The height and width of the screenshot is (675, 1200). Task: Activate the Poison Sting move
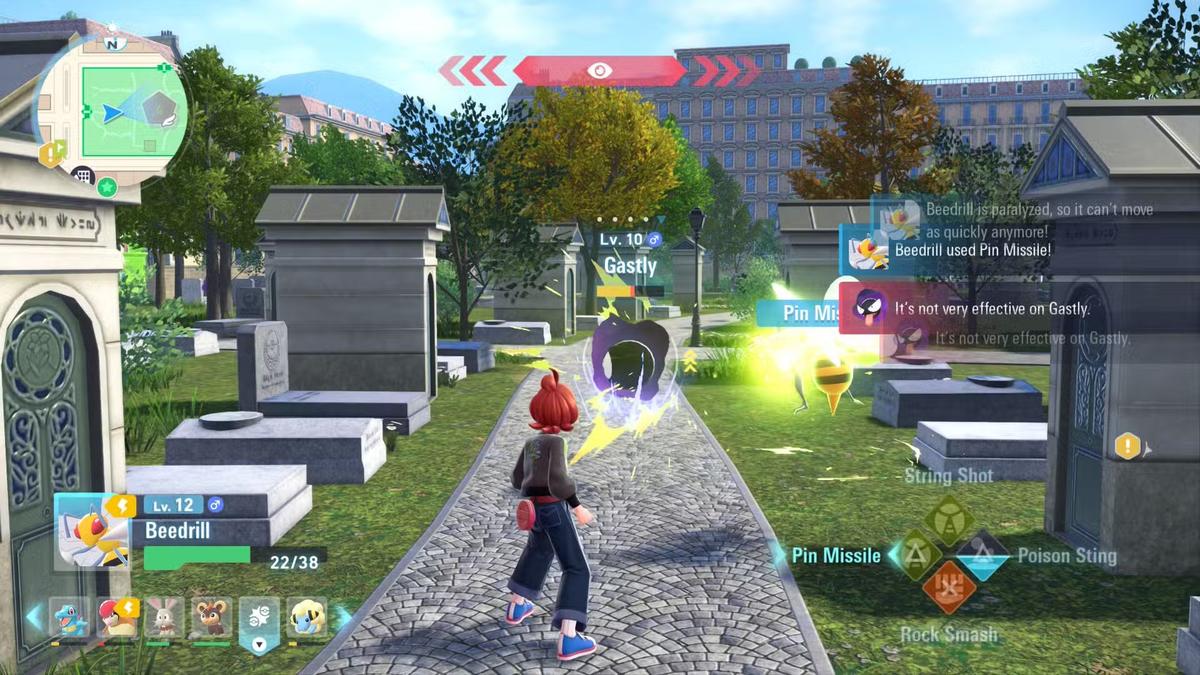[x=982, y=555]
